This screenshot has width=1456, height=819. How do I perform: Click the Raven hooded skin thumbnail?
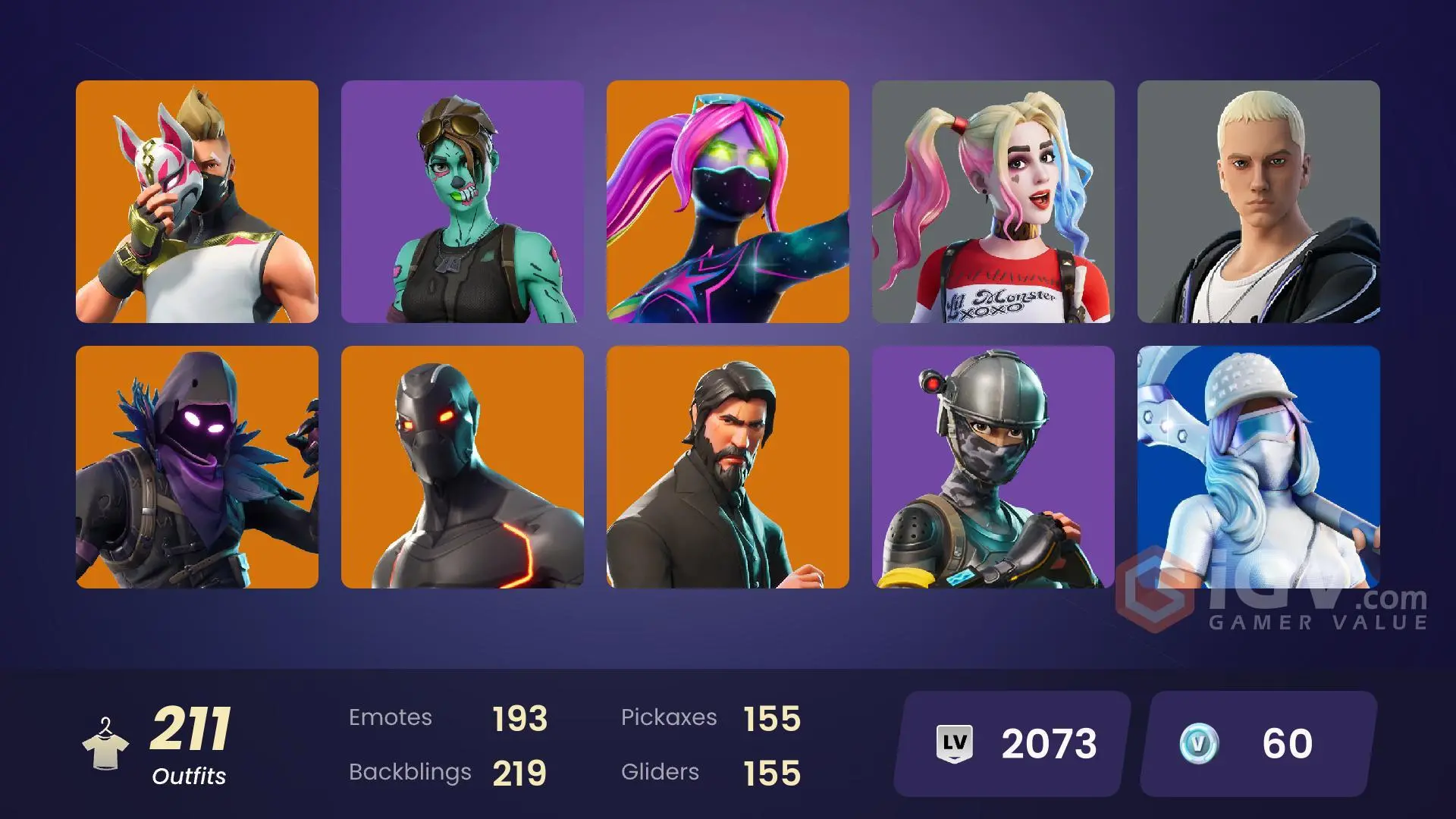coord(197,466)
